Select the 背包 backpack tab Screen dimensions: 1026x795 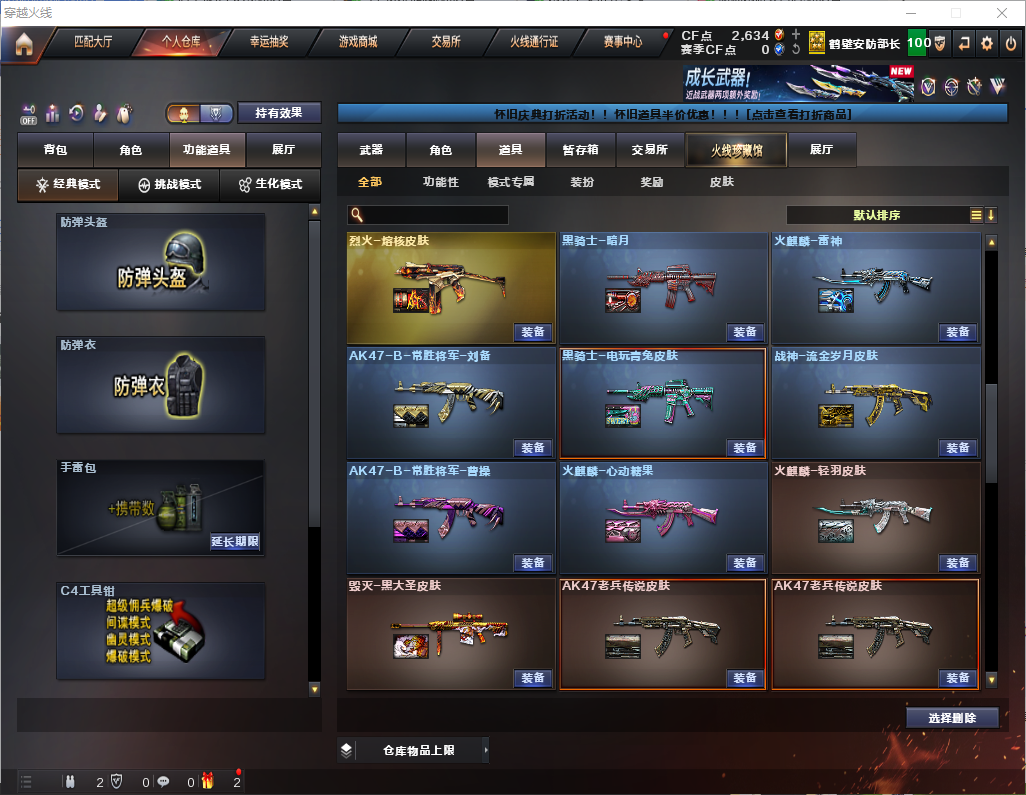55,150
